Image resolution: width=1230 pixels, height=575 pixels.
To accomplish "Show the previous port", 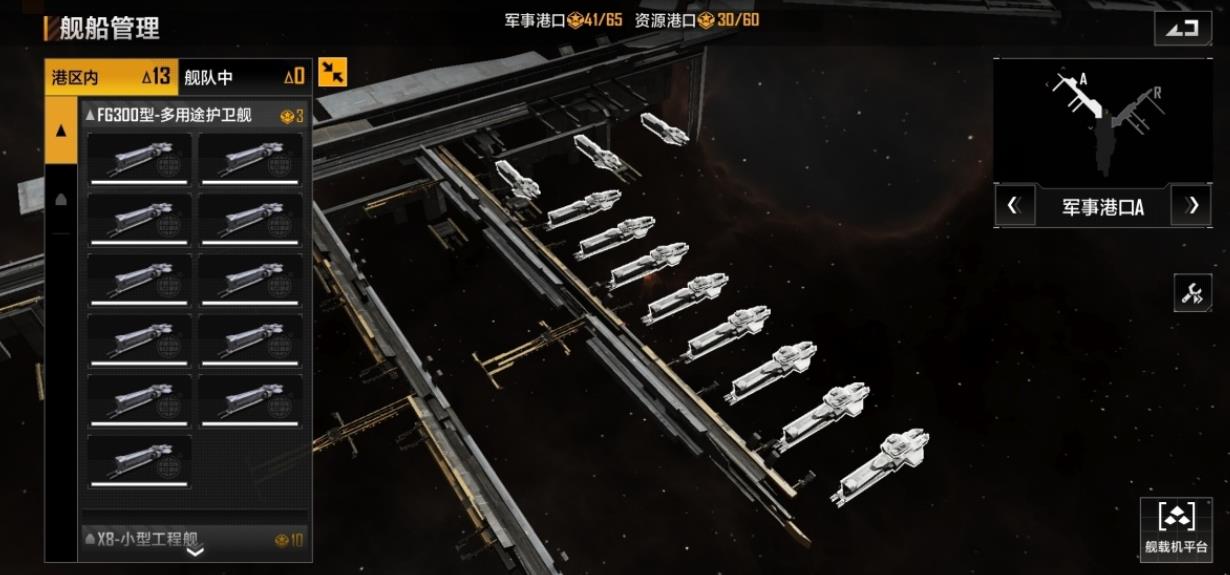I will (1014, 206).
